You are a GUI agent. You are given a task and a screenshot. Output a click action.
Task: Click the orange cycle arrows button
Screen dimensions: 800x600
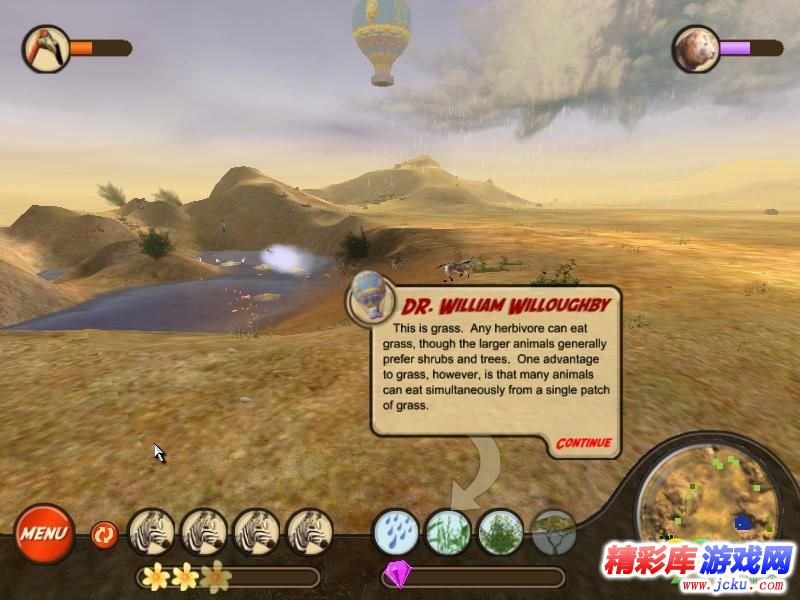point(104,534)
